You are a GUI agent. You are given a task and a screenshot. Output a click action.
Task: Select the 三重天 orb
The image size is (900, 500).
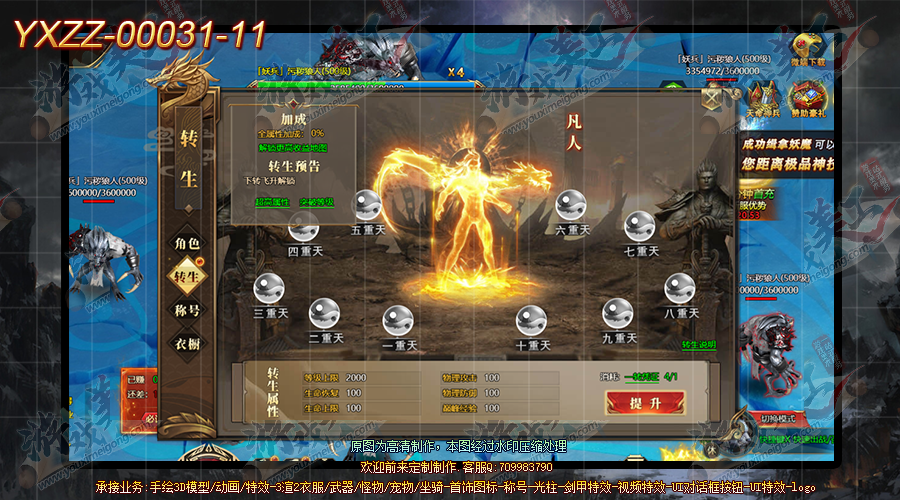click(x=270, y=288)
